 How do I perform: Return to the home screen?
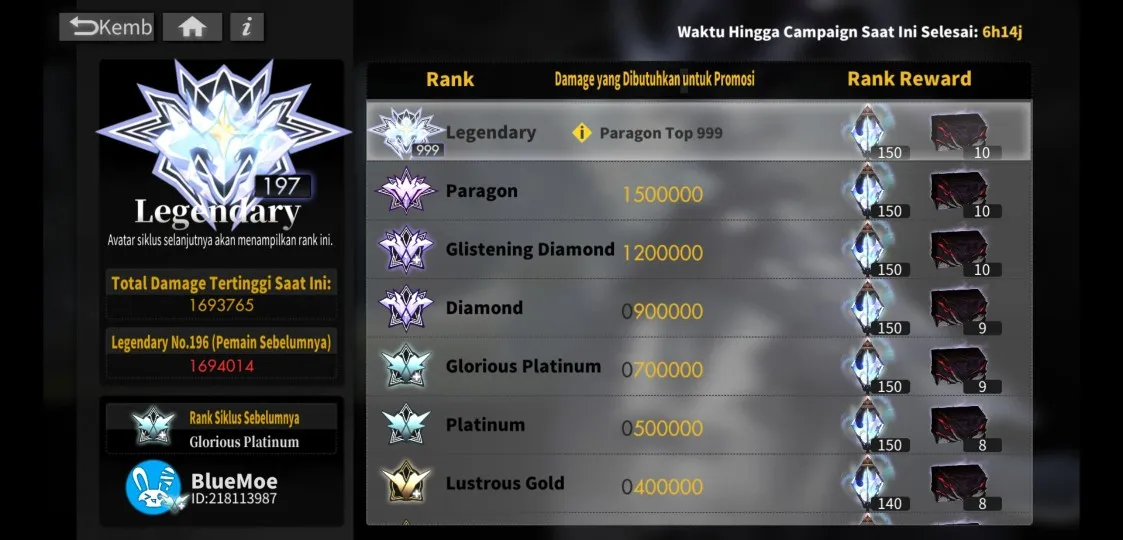click(x=192, y=27)
